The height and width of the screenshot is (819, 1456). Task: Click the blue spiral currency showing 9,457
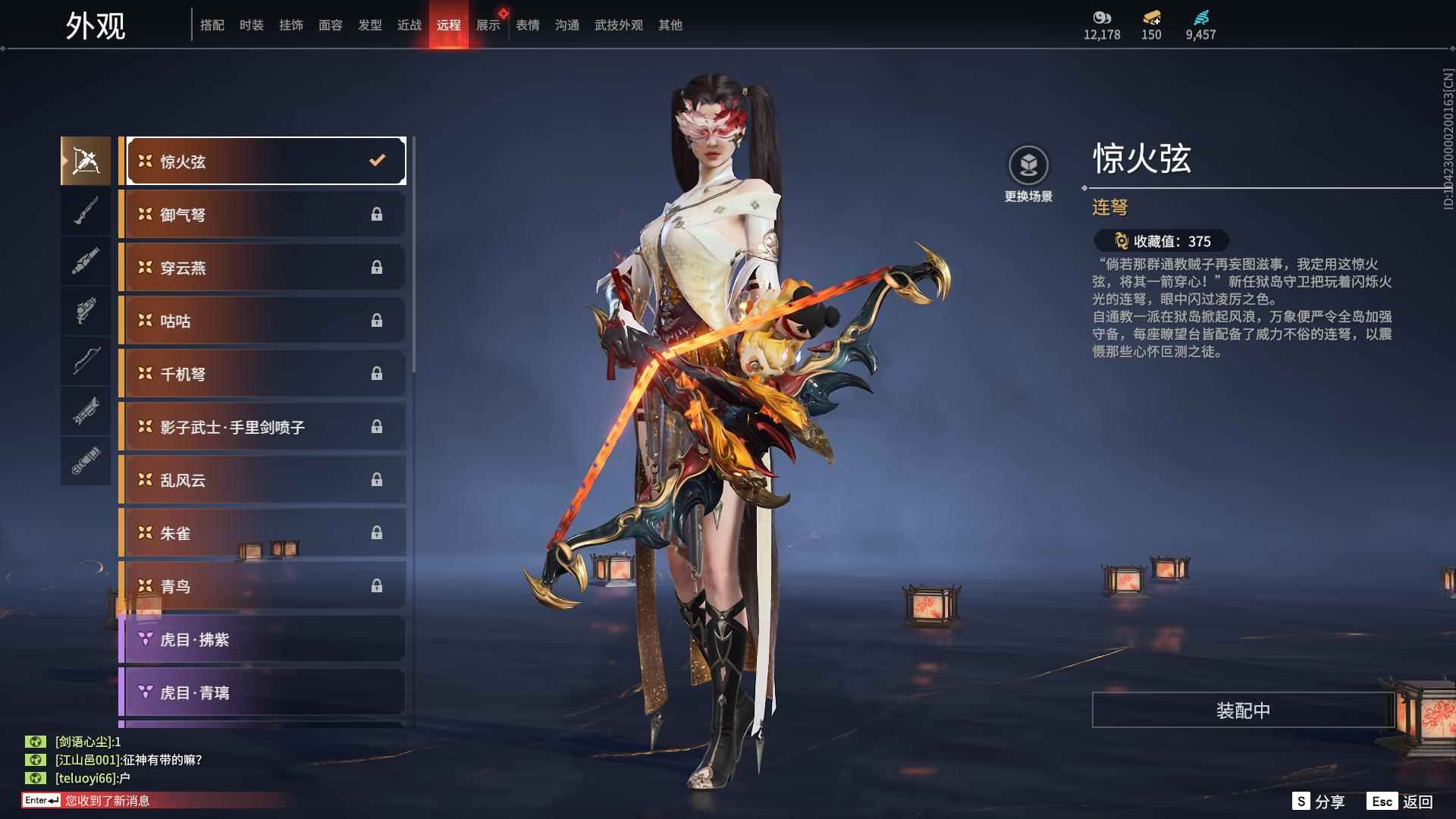(x=1200, y=23)
